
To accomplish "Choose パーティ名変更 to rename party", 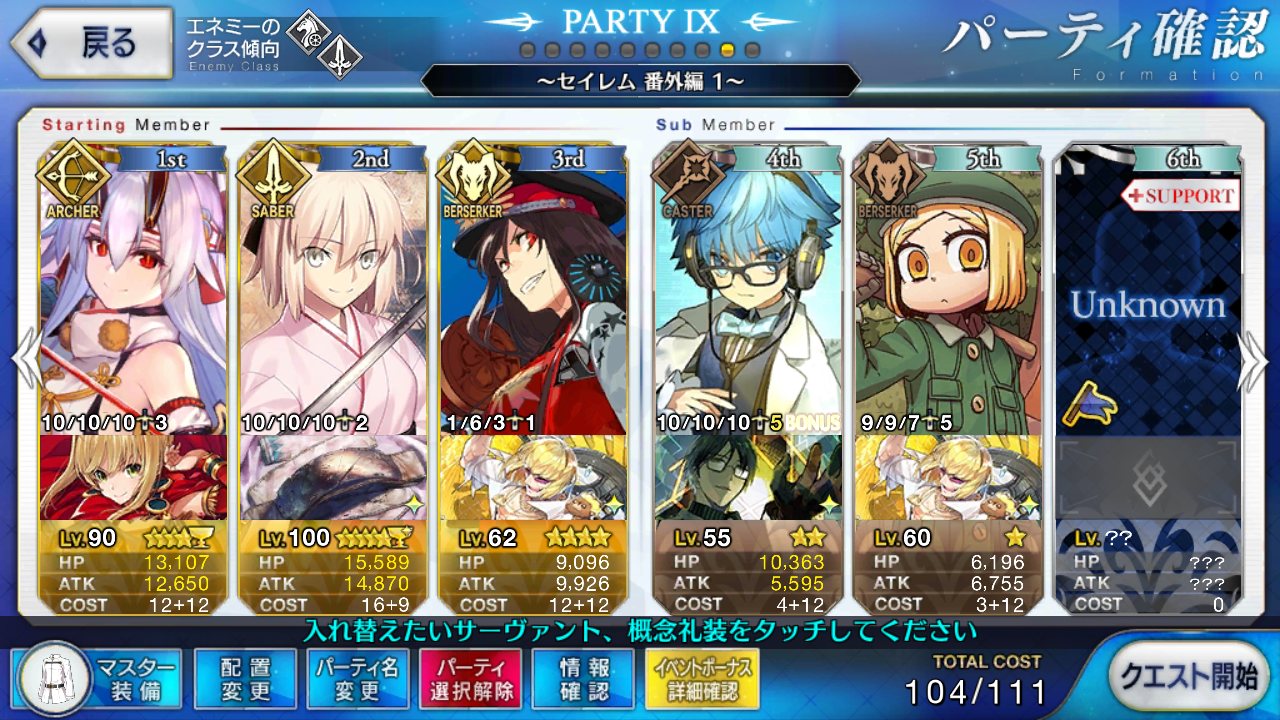I will [357, 678].
